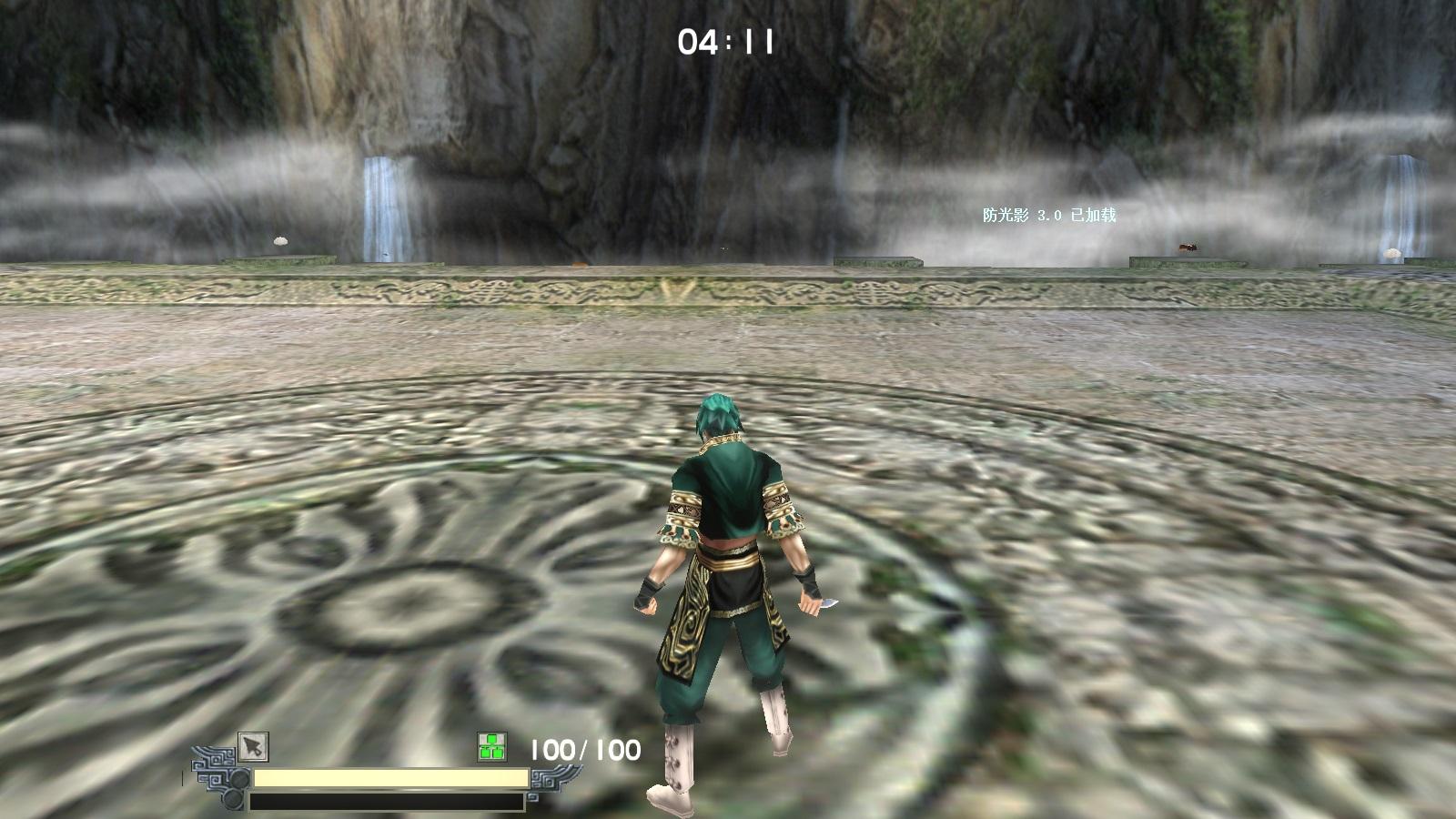Click the lower round medallion on the bar frame

coord(233,799)
